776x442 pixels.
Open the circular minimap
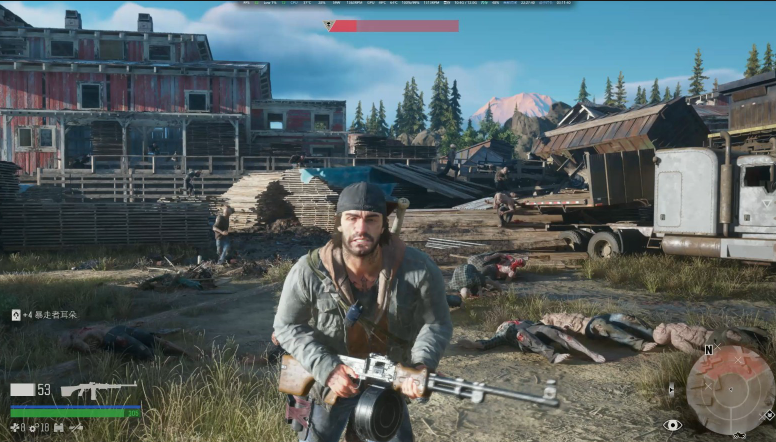(730, 389)
